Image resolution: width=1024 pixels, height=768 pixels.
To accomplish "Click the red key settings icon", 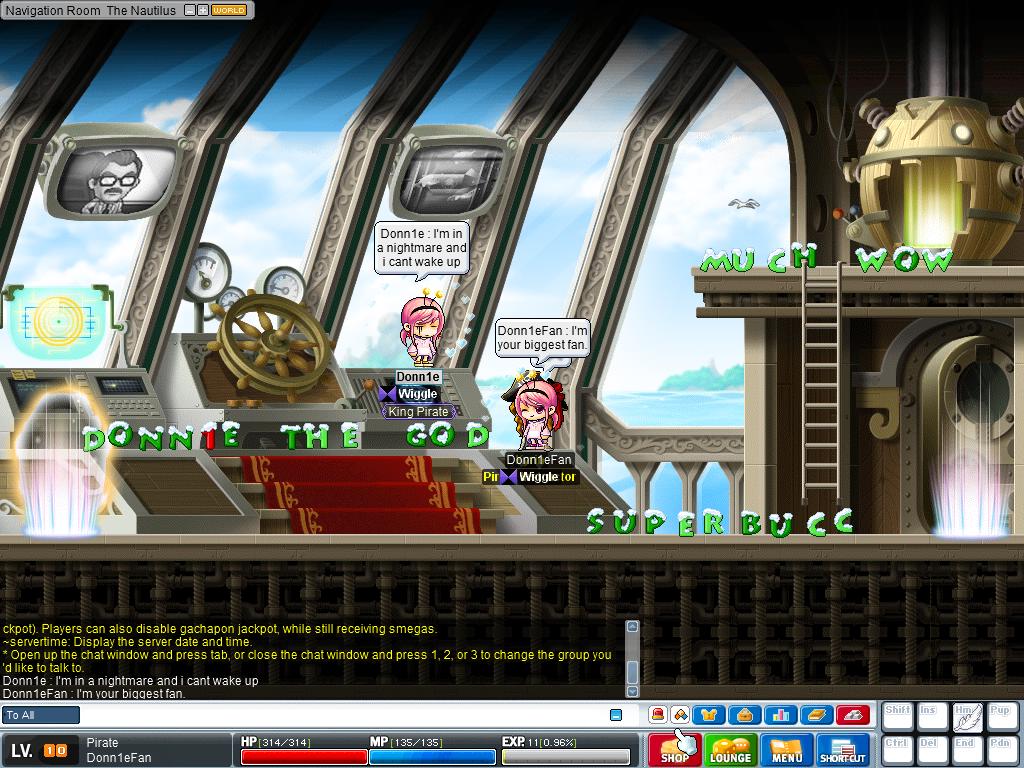I will click(851, 715).
